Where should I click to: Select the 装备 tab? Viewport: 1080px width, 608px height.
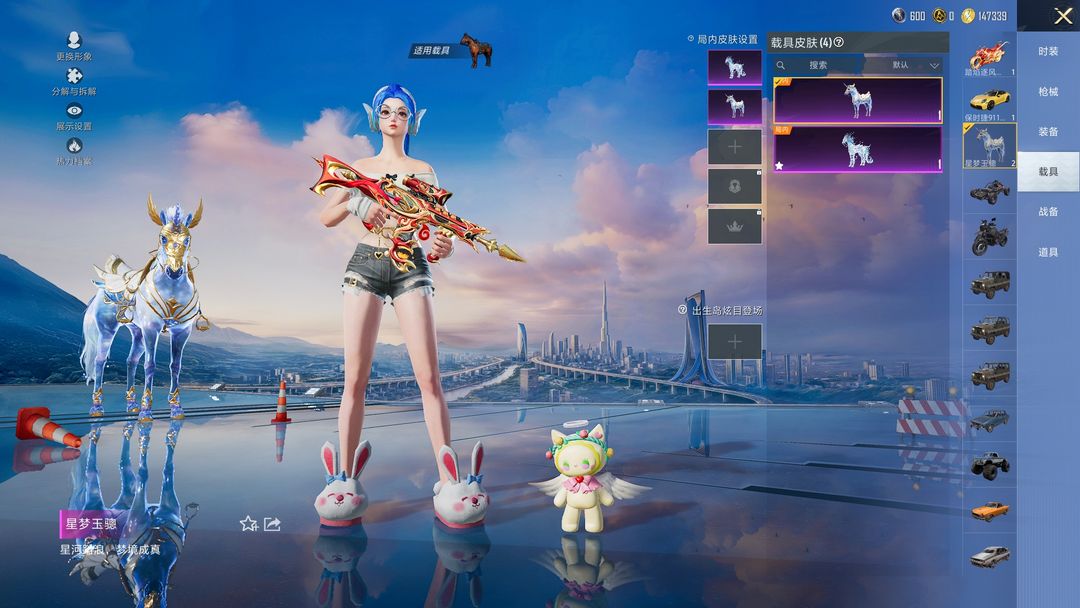1048,132
